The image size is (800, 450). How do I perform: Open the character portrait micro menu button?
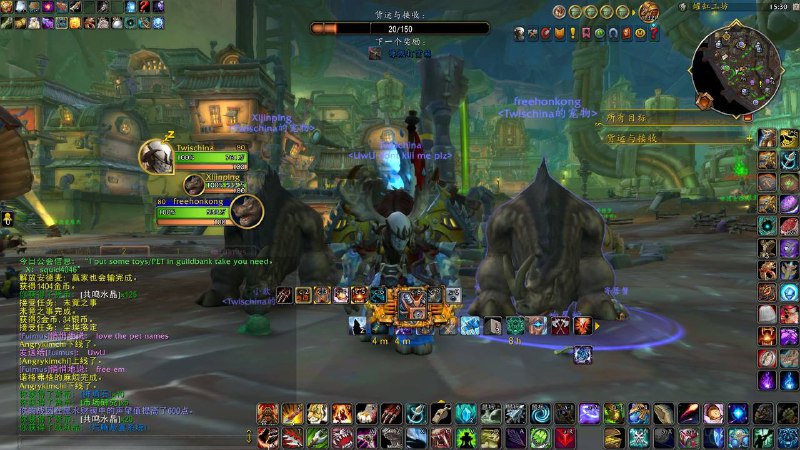(x=520, y=35)
